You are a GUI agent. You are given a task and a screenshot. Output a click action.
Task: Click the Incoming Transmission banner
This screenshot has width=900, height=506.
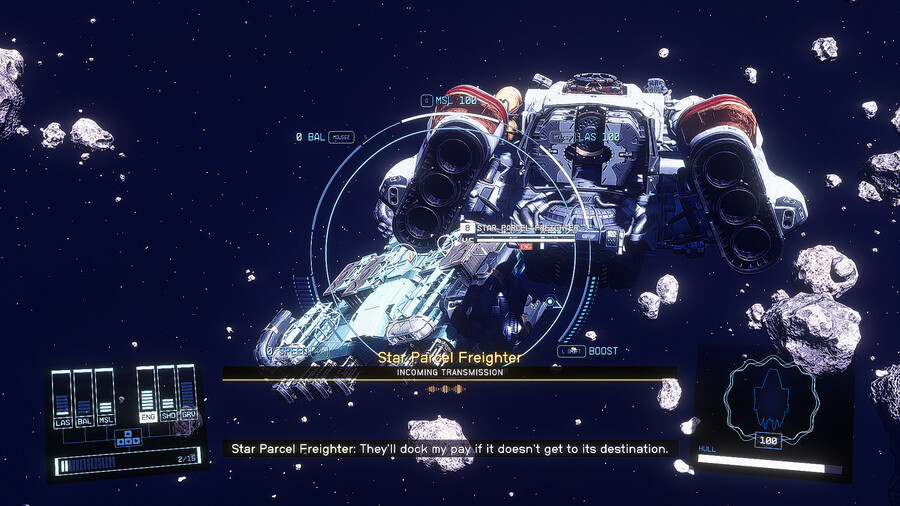[x=449, y=373]
